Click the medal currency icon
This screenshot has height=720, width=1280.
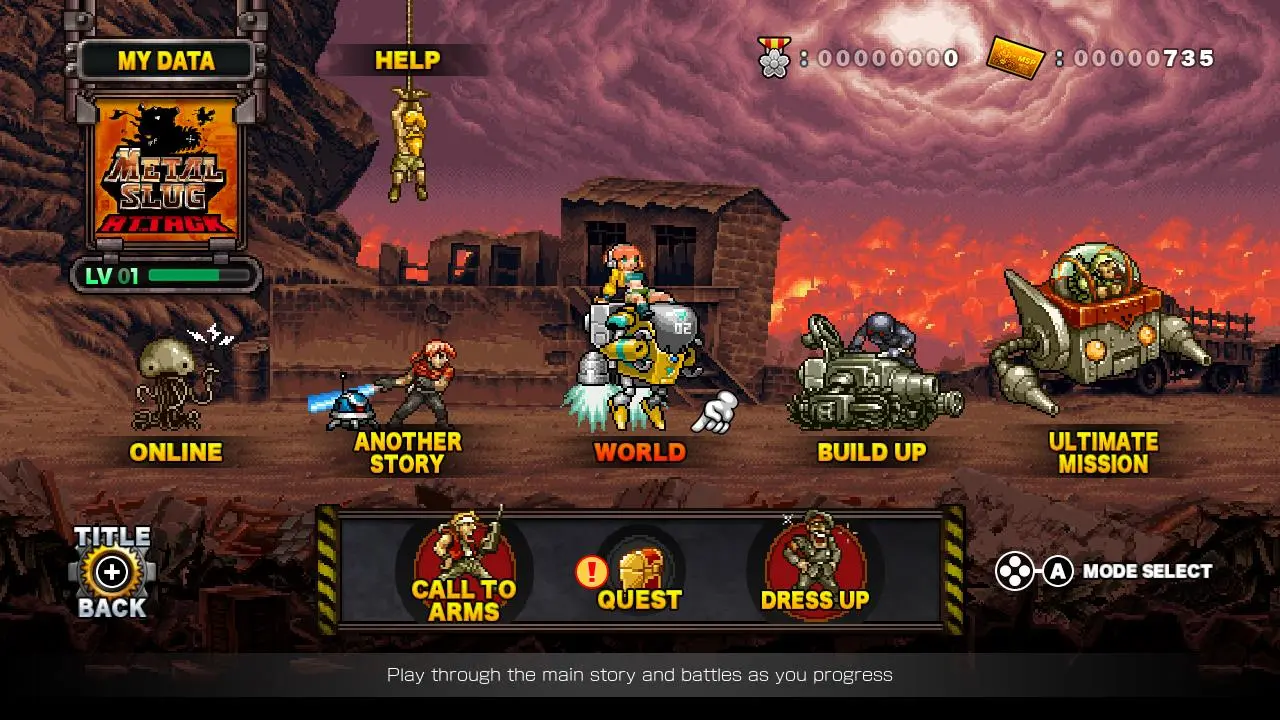[772, 58]
